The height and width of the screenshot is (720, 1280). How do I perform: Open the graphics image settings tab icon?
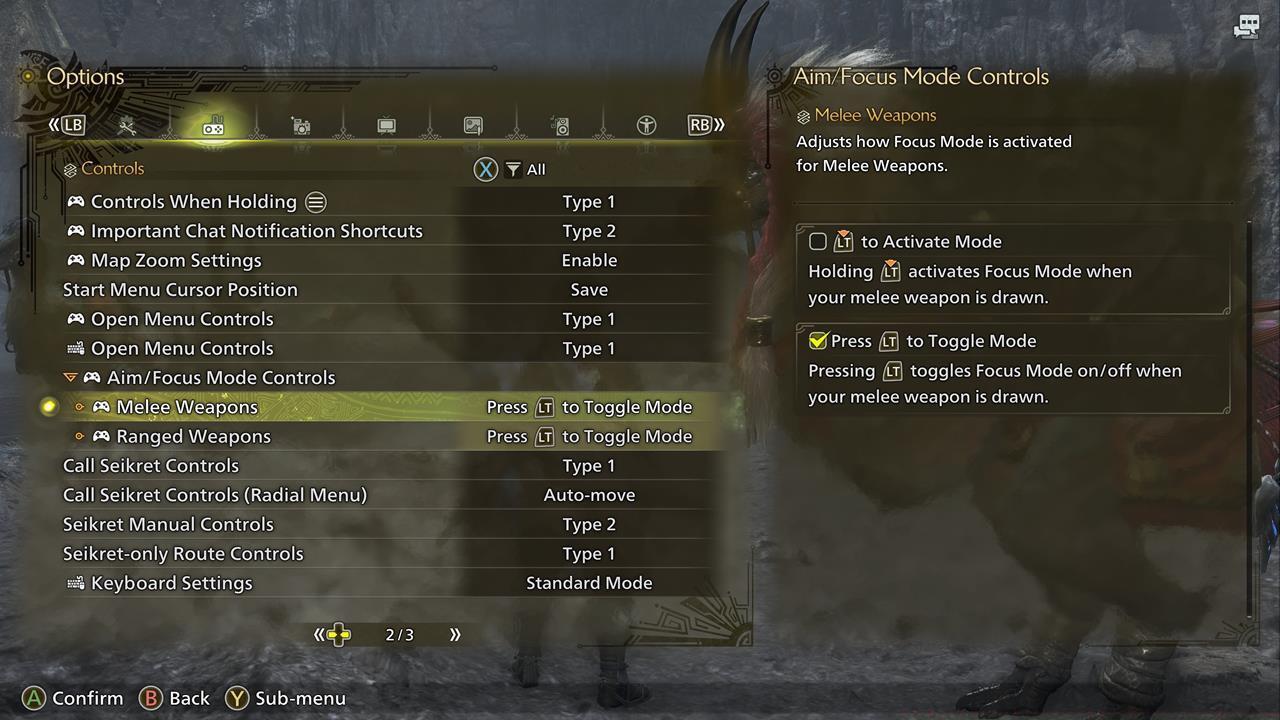pos(473,125)
